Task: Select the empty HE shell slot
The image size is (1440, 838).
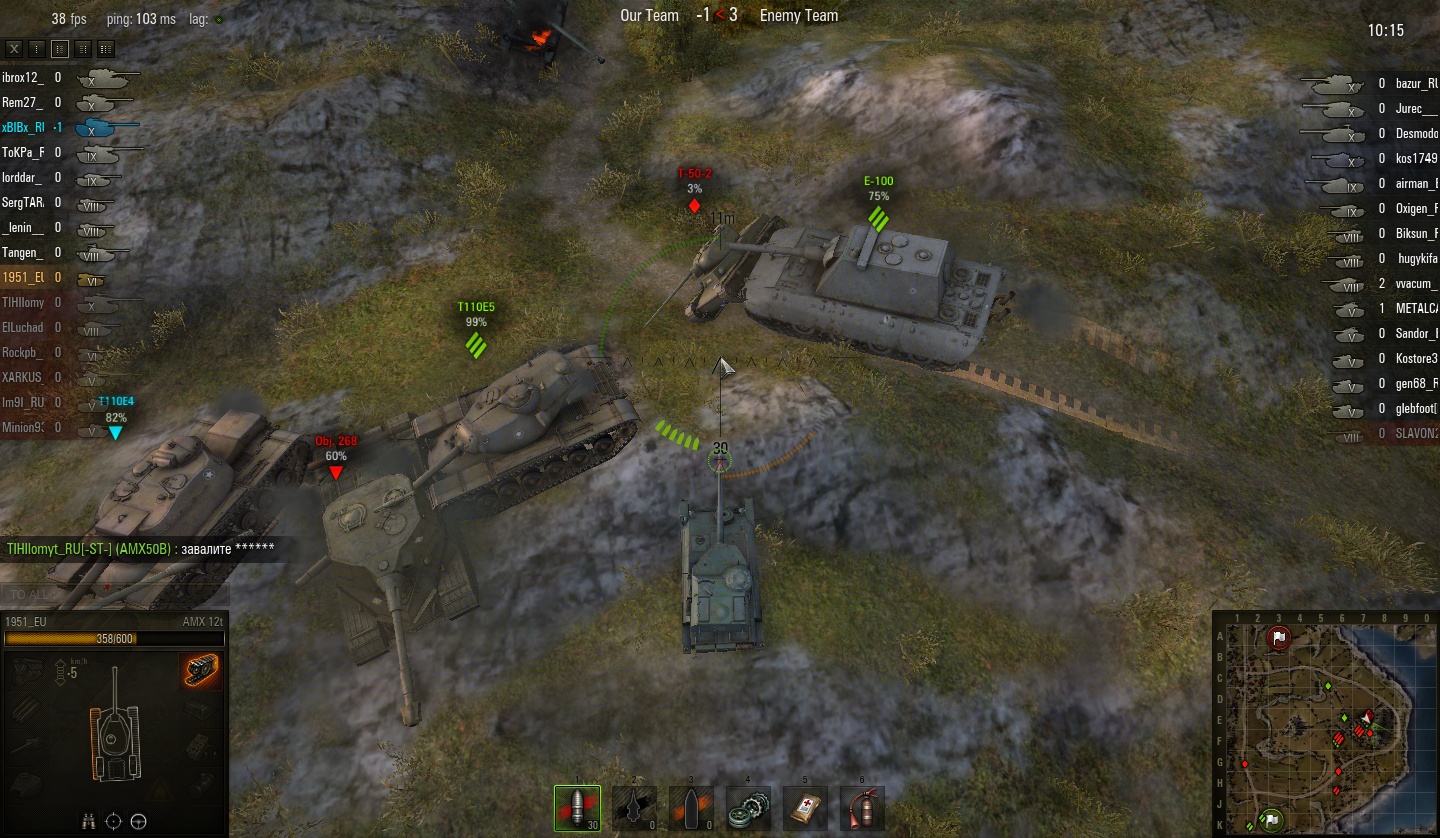Action: tap(691, 807)
